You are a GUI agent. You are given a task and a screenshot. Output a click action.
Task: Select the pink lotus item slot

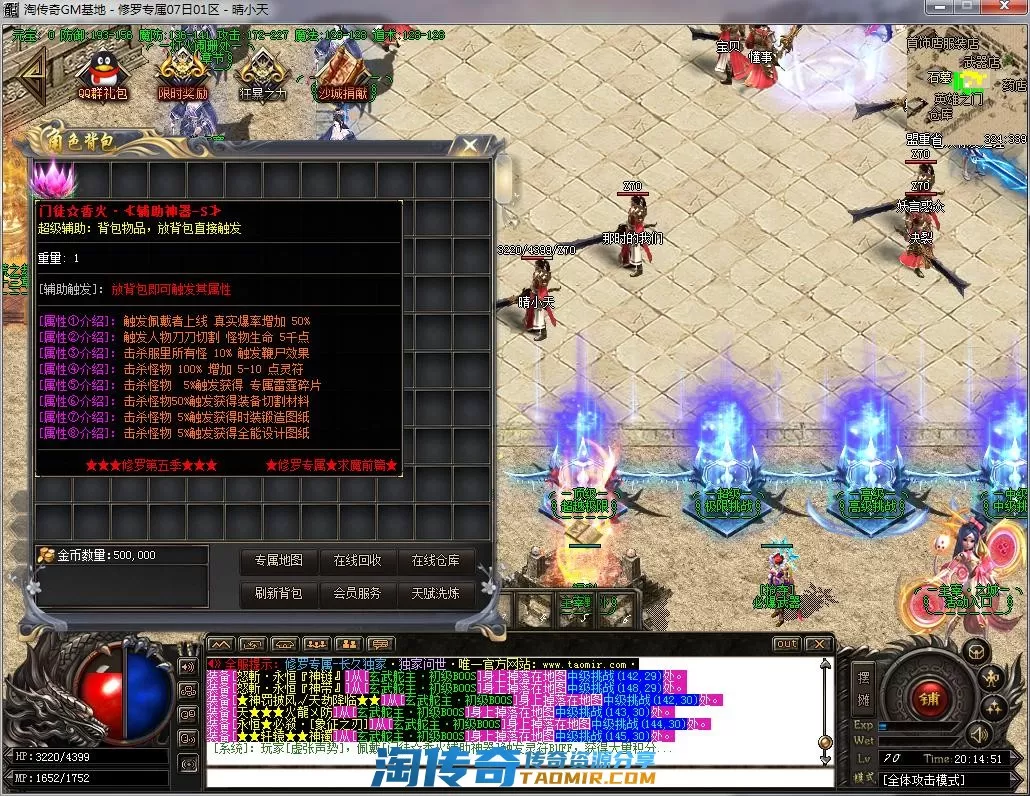(52, 180)
